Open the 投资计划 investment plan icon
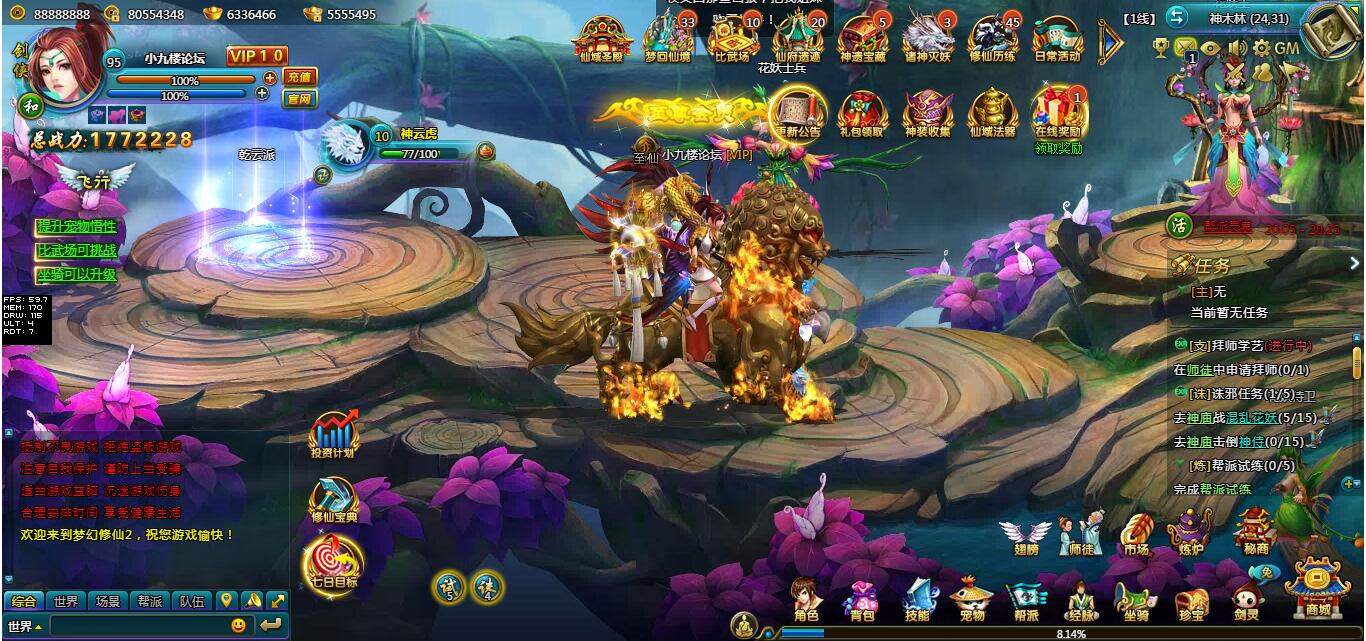 click(333, 436)
